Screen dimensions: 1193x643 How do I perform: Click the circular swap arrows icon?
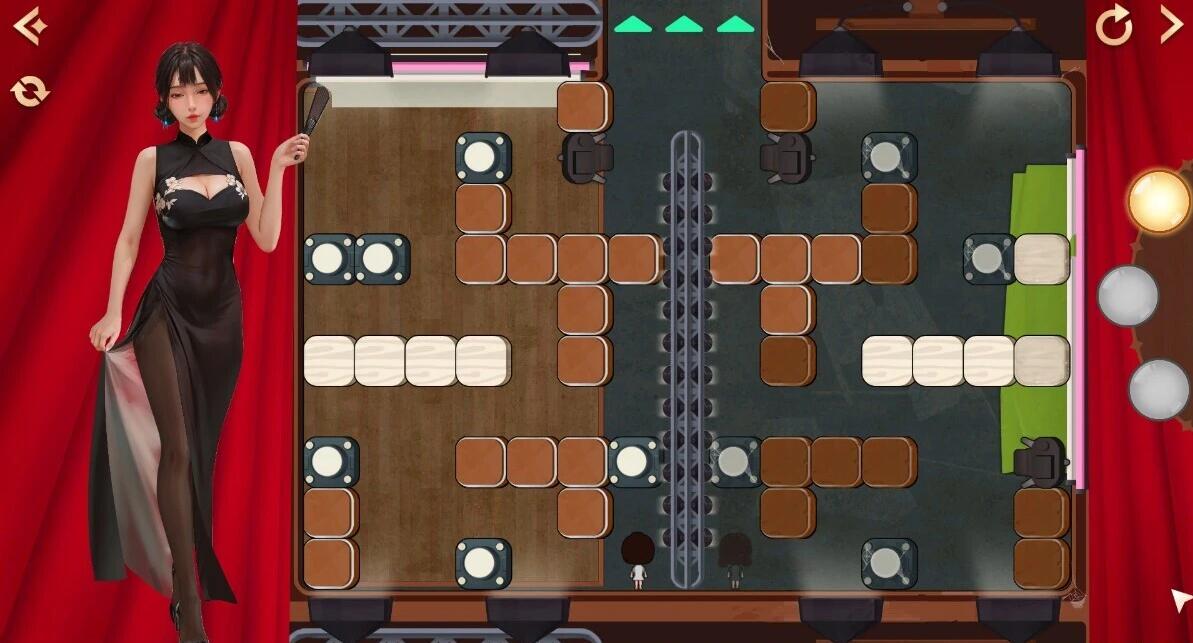(x=30, y=92)
